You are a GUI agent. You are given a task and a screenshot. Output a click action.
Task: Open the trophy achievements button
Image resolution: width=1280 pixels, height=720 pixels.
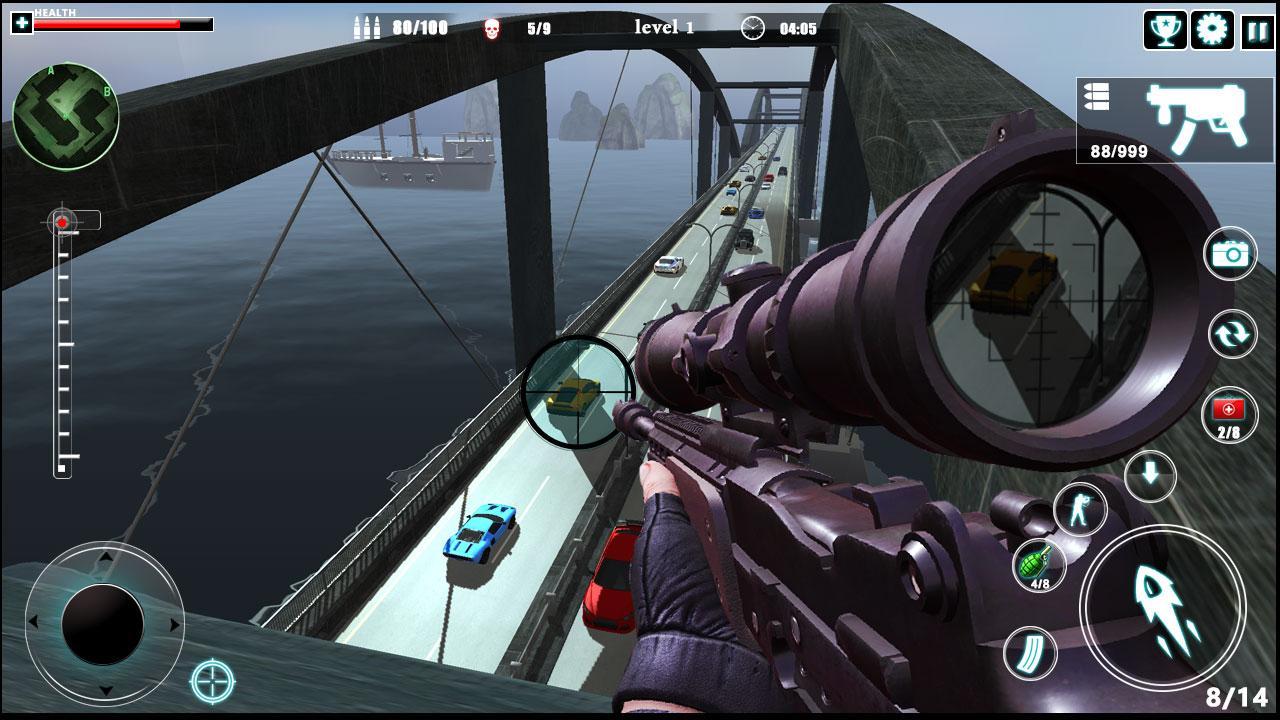point(1165,30)
